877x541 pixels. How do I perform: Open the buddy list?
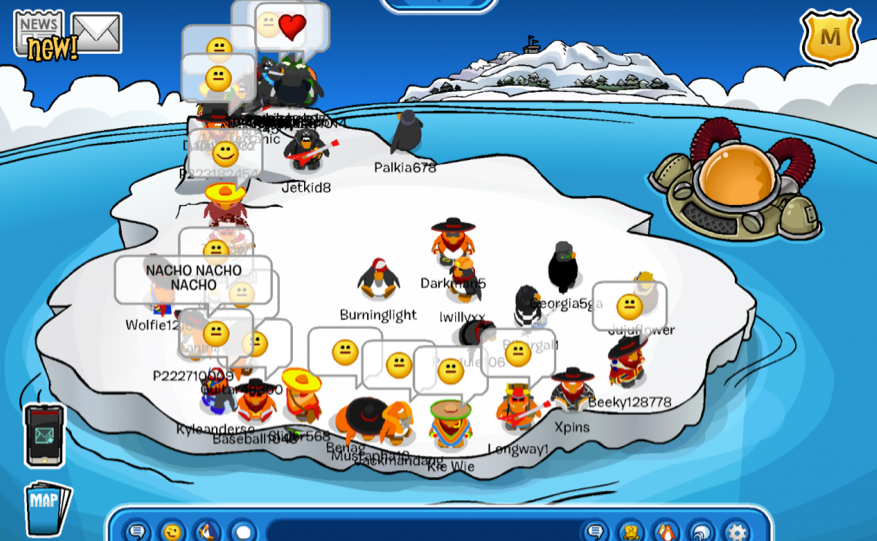click(x=666, y=531)
